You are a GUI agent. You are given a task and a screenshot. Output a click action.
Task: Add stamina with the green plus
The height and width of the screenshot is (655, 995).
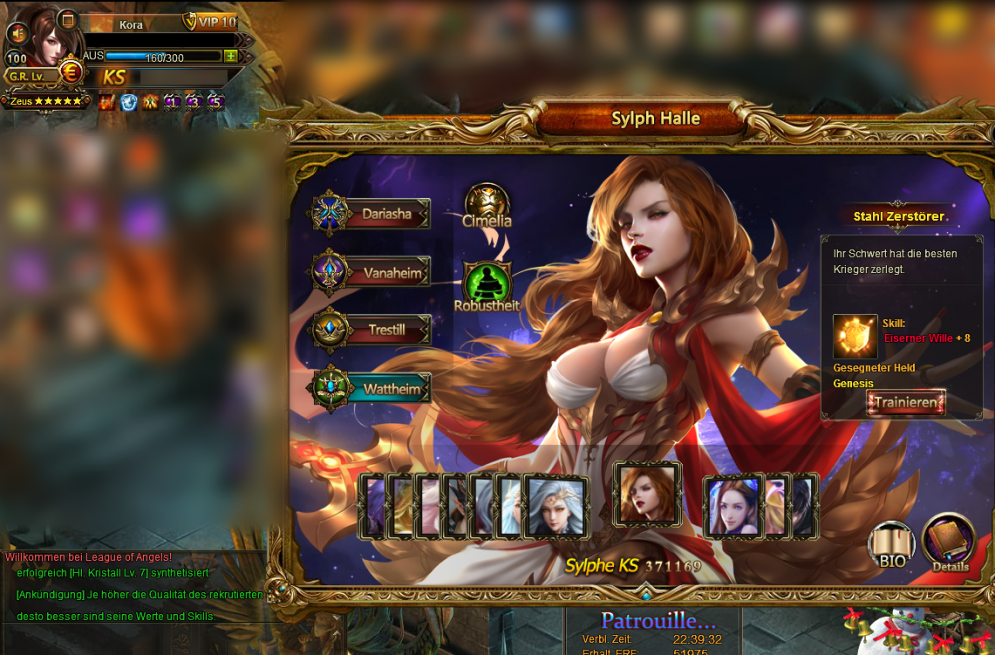231,57
